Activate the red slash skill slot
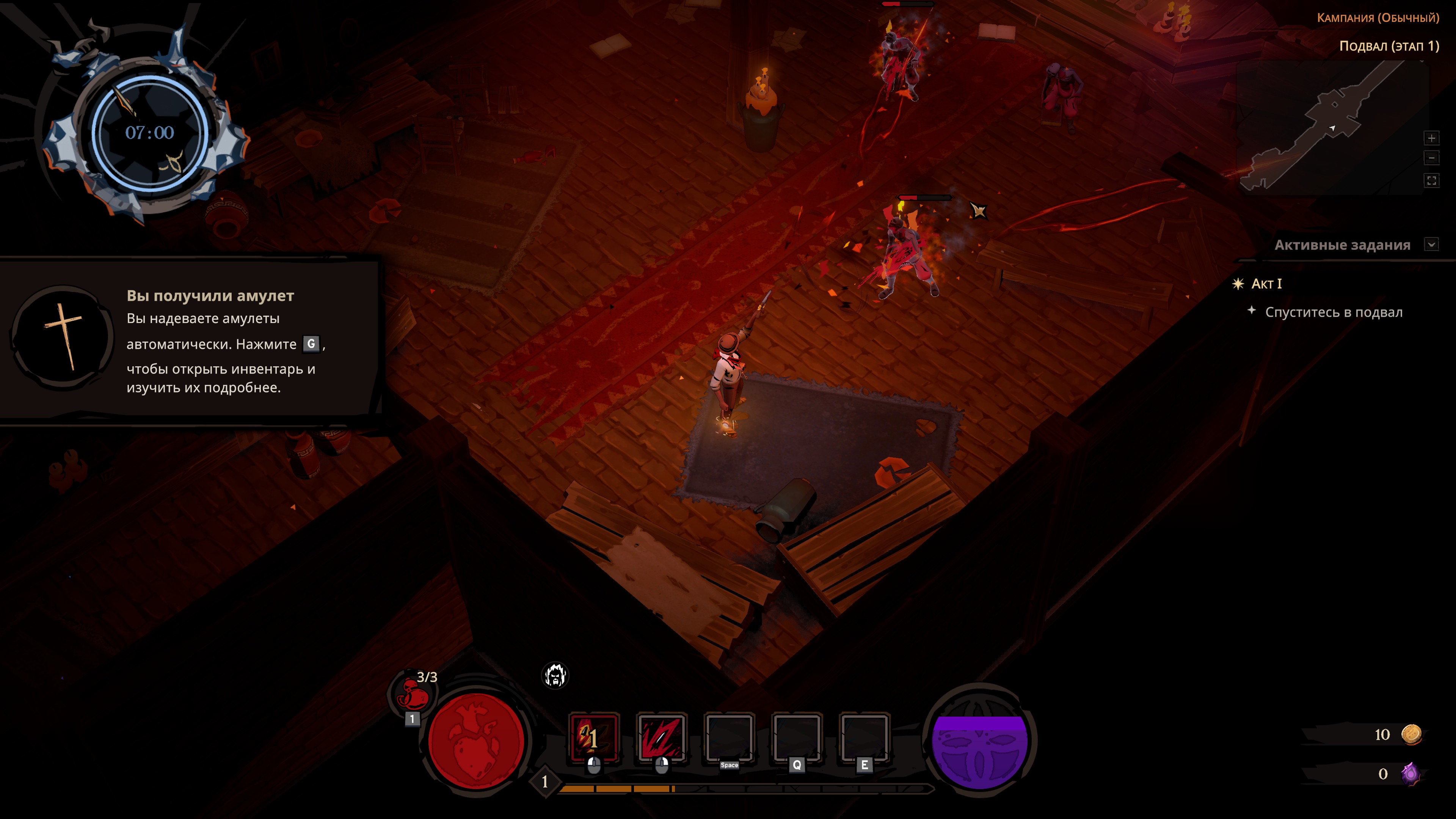Viewport: 1456px width, 819px height. (x=661, y=737)
